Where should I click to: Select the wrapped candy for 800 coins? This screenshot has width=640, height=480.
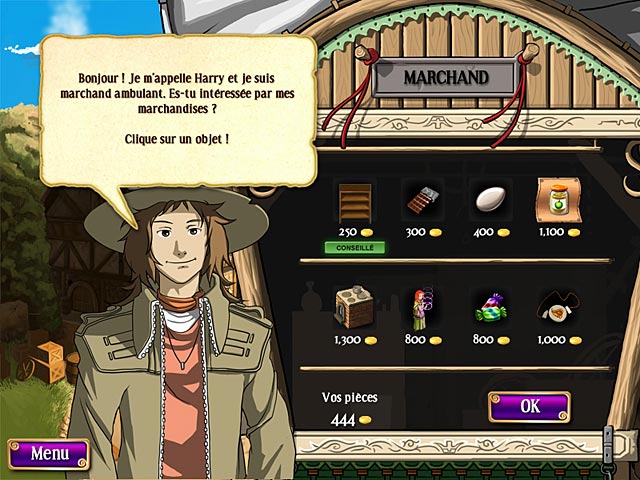[489, 307]
